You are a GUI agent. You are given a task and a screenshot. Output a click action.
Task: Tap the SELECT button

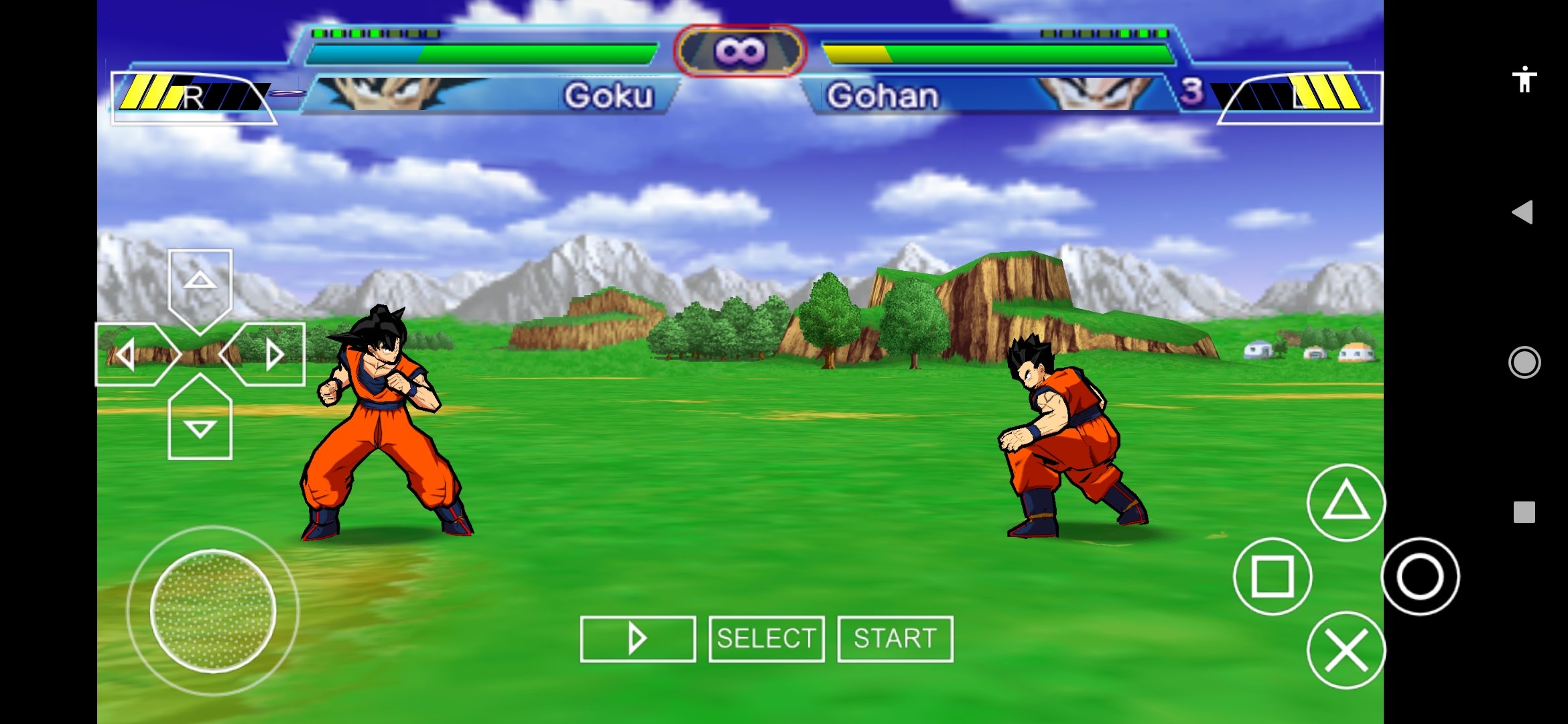tap(767, 639)
